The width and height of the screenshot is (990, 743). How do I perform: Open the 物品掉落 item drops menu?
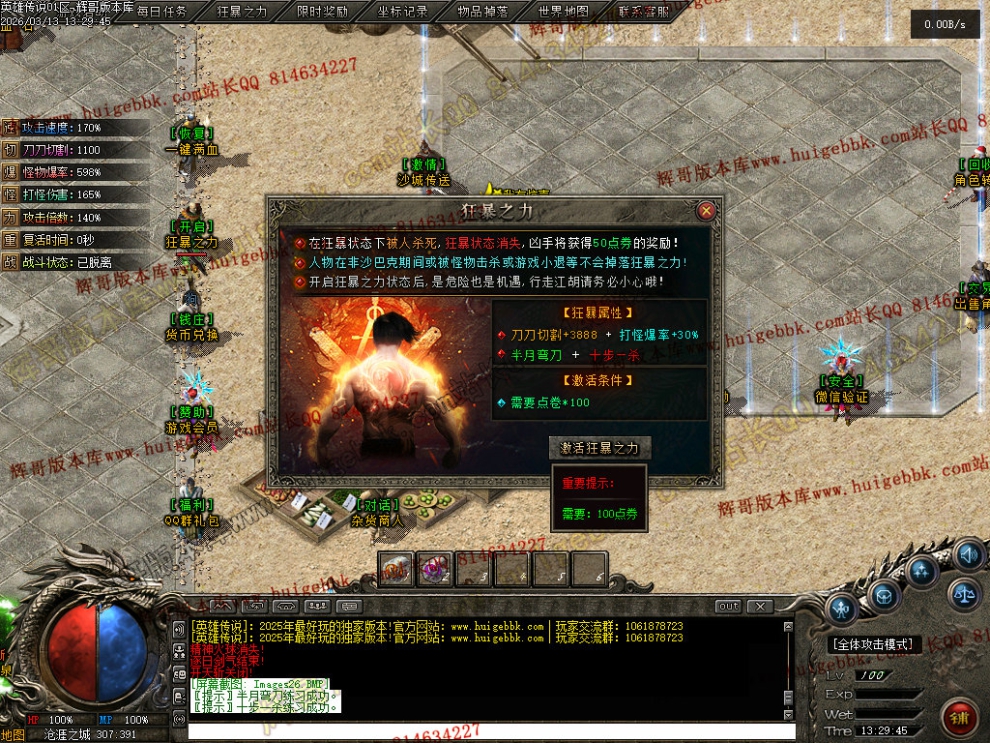pyautogui.click(x=483, y=12)
